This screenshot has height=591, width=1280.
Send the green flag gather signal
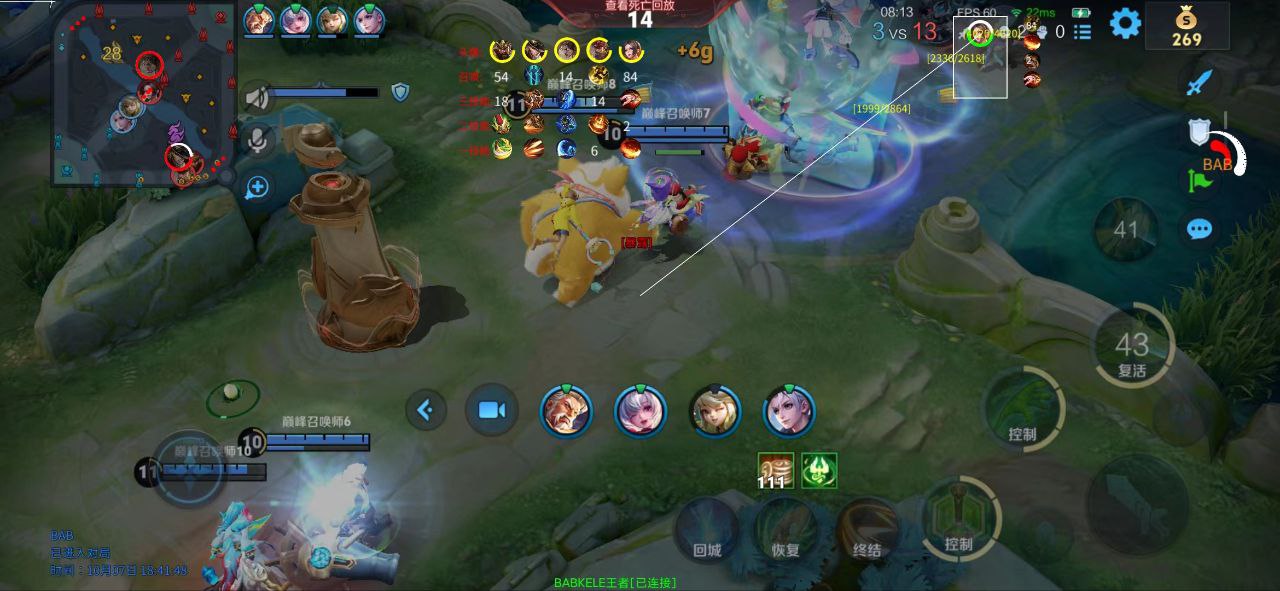pyautogui.click(x=1199, y=181)
